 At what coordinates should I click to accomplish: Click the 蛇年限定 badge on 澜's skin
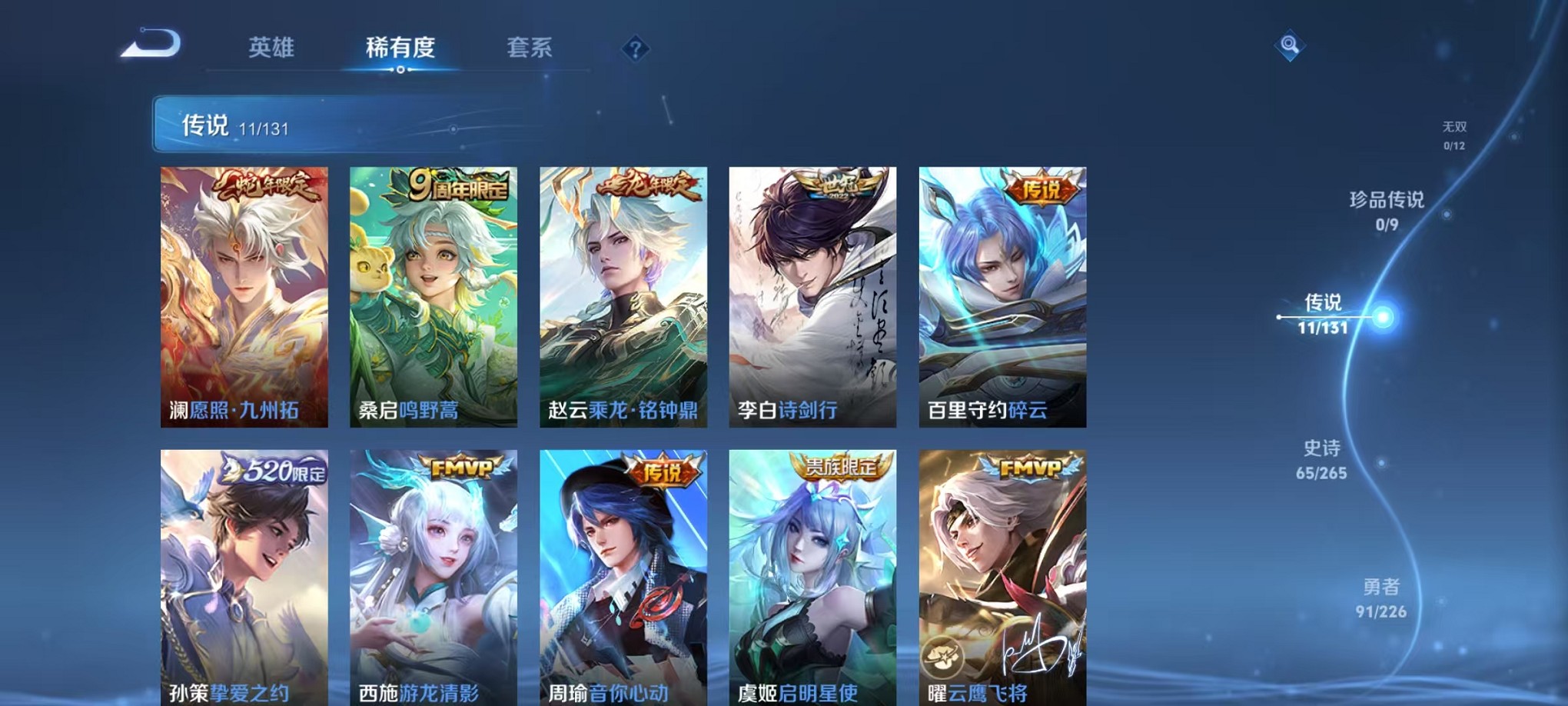tap(268, 184)
